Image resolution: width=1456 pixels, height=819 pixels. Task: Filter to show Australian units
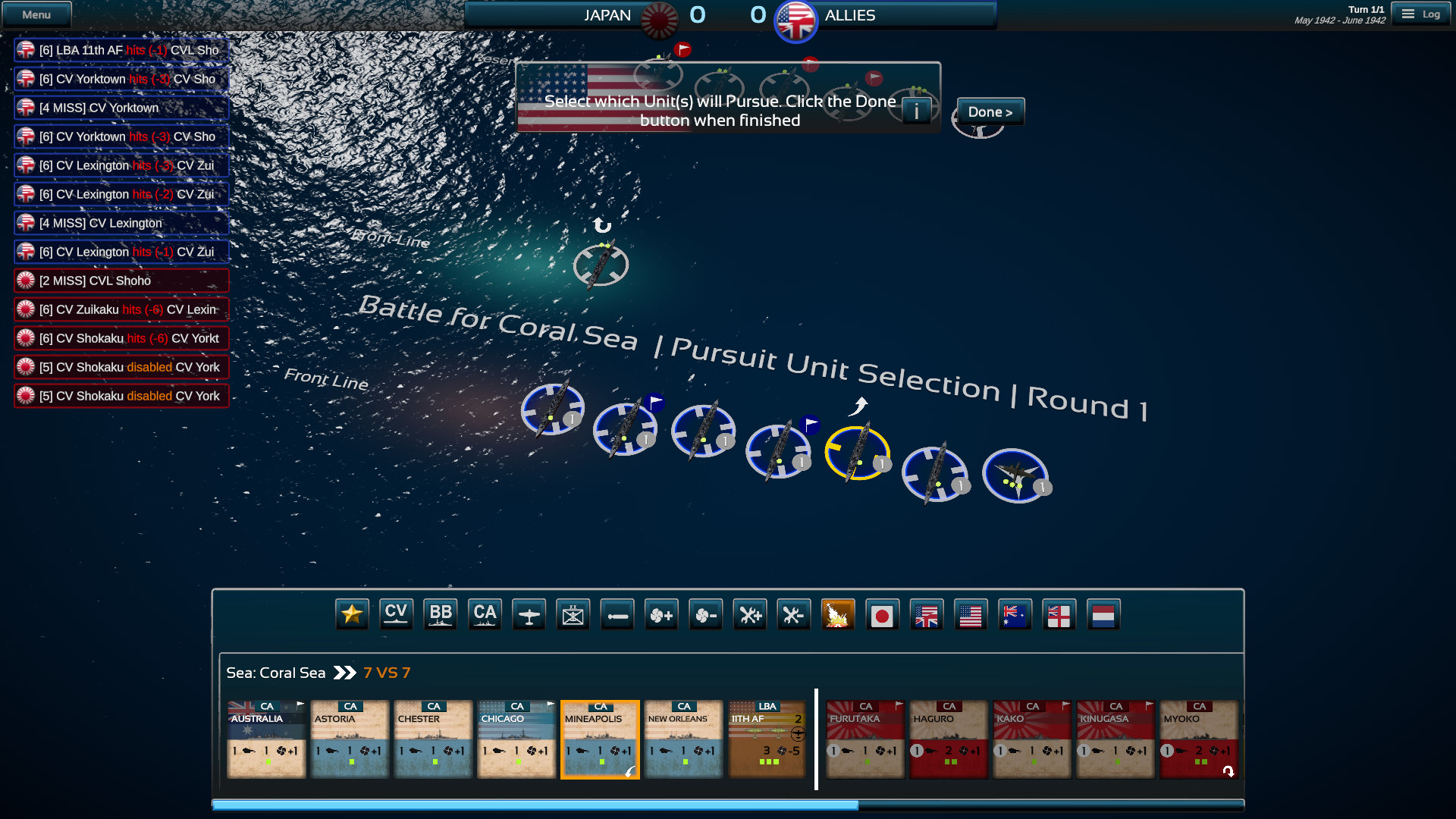click(1015, 614)
